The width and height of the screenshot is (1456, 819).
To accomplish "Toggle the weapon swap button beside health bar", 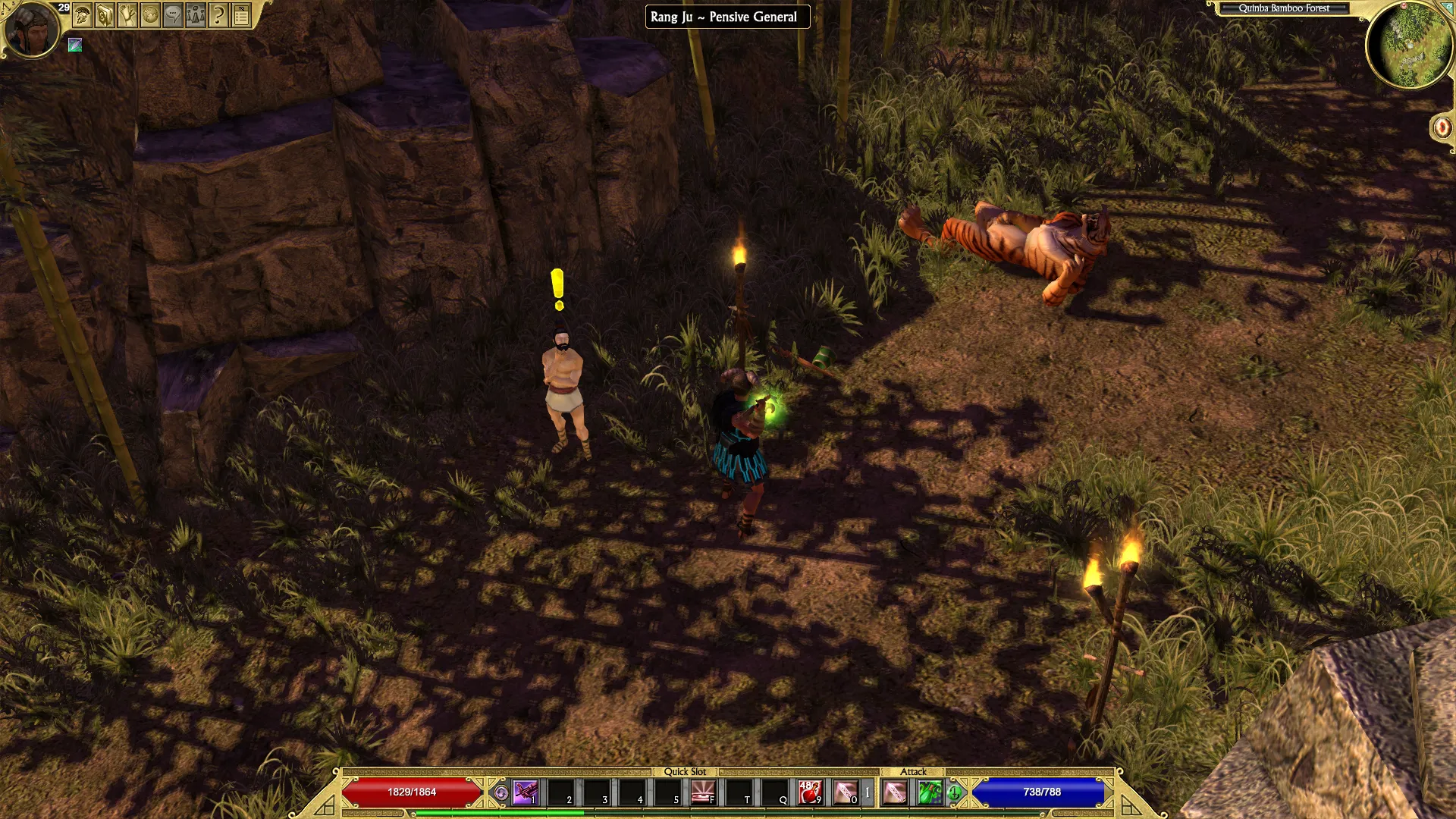I will (x=500, y=793).
